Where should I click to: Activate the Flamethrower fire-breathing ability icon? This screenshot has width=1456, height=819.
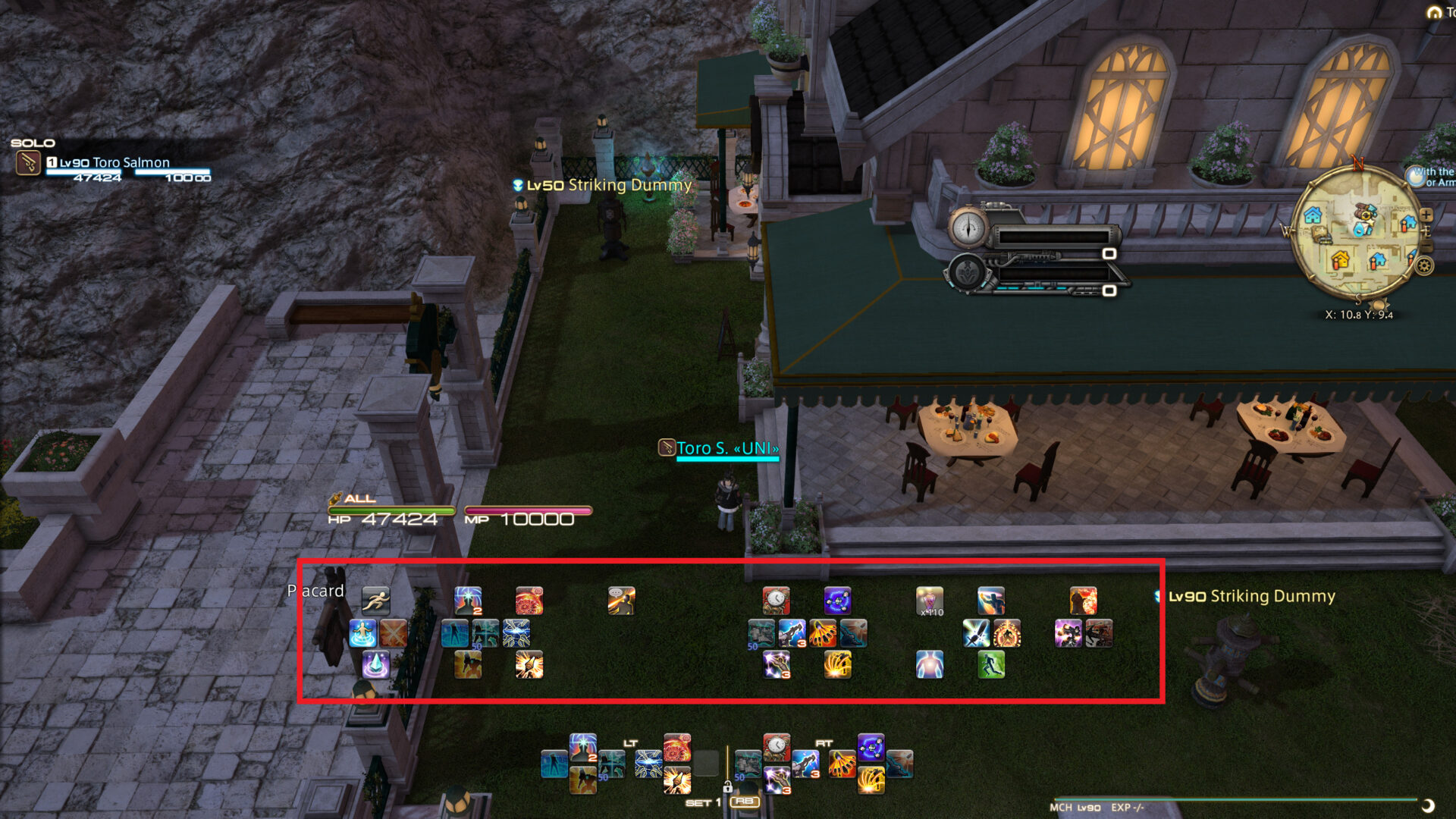click(x=1084, y=601)
